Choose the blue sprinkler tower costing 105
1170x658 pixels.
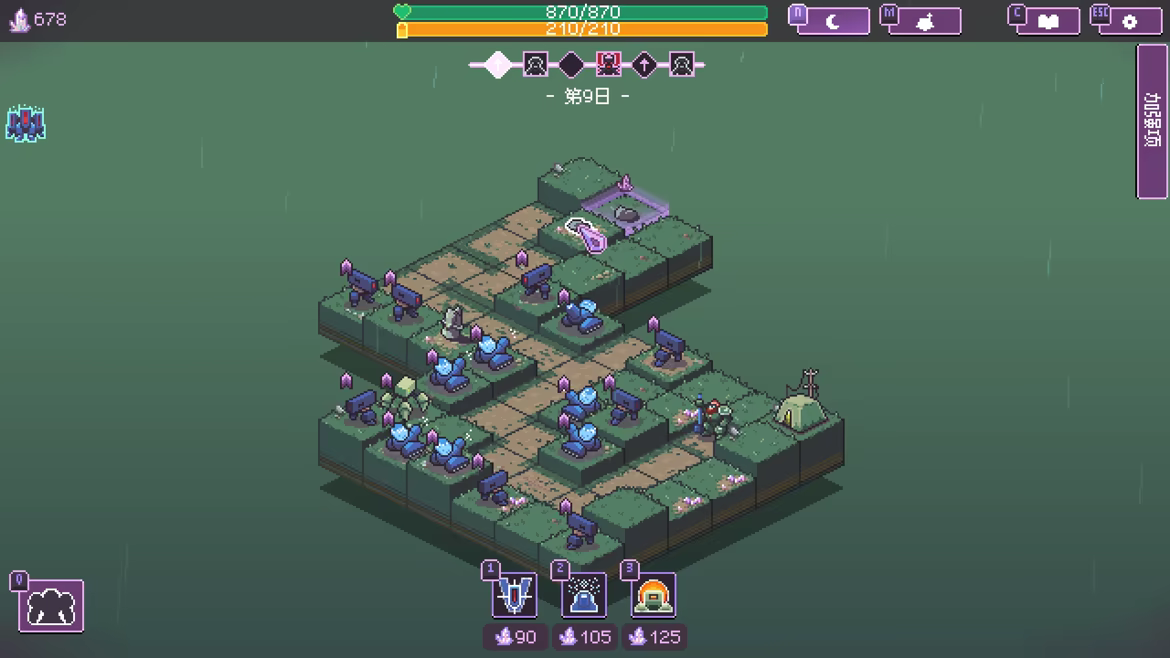tap(584, 596)
